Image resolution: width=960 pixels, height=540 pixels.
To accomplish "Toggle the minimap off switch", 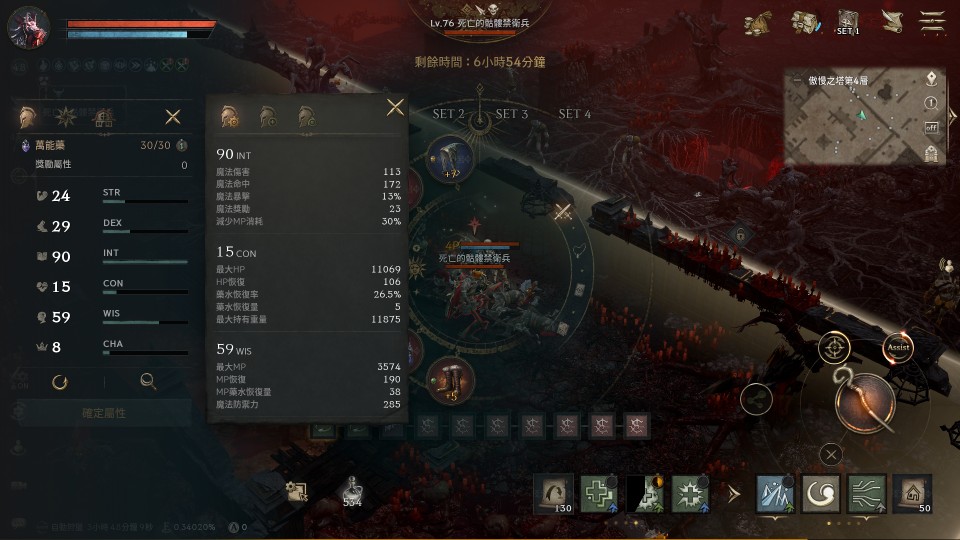I will pyautogui.click(x=931, y=128).
